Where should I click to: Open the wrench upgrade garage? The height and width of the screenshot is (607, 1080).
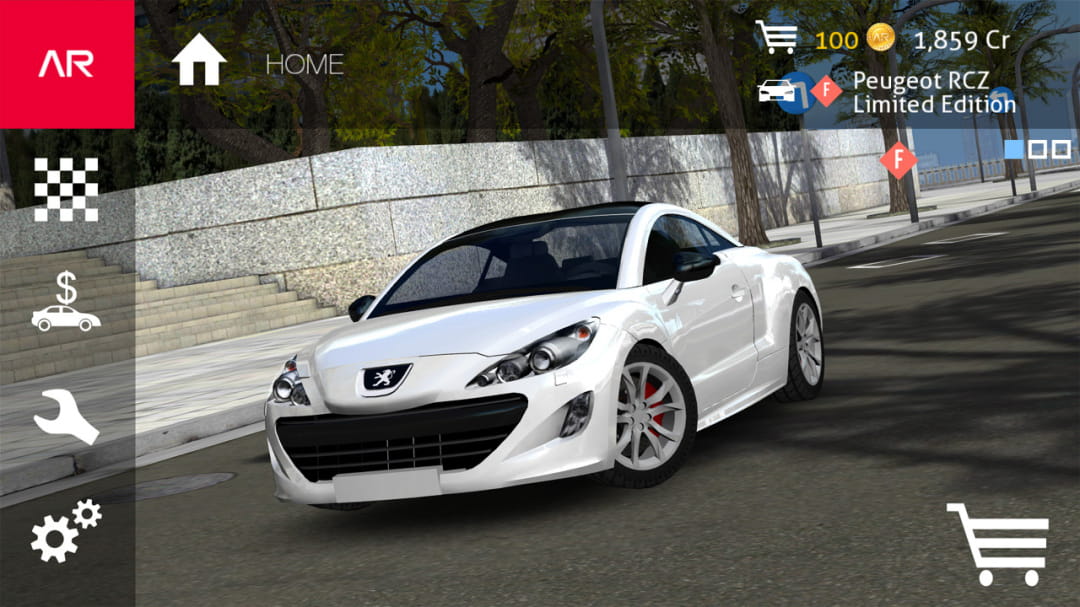pyautogui.click(x=66, y=417)
